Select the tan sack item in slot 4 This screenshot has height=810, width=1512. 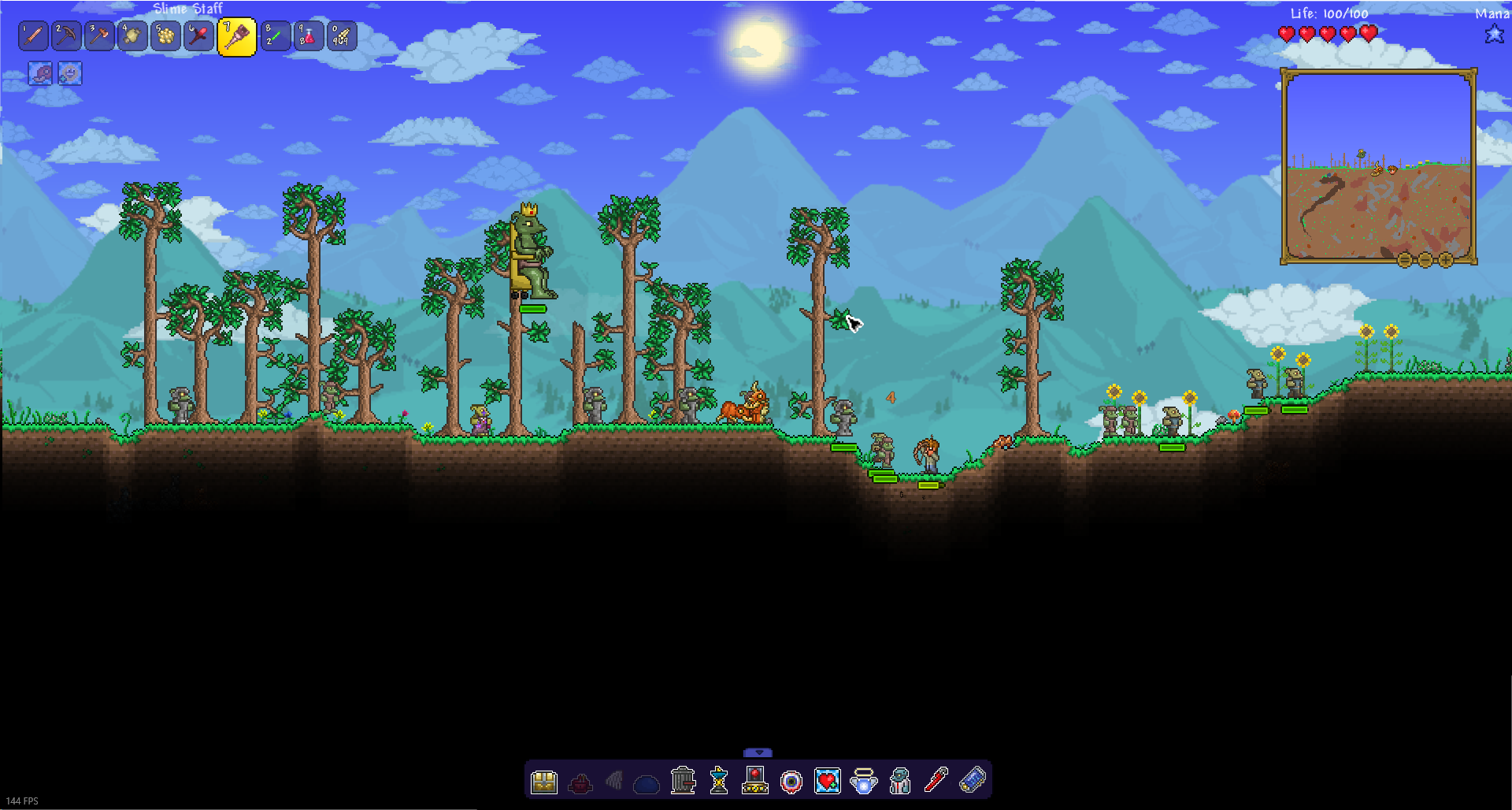(x=133, y=36)
